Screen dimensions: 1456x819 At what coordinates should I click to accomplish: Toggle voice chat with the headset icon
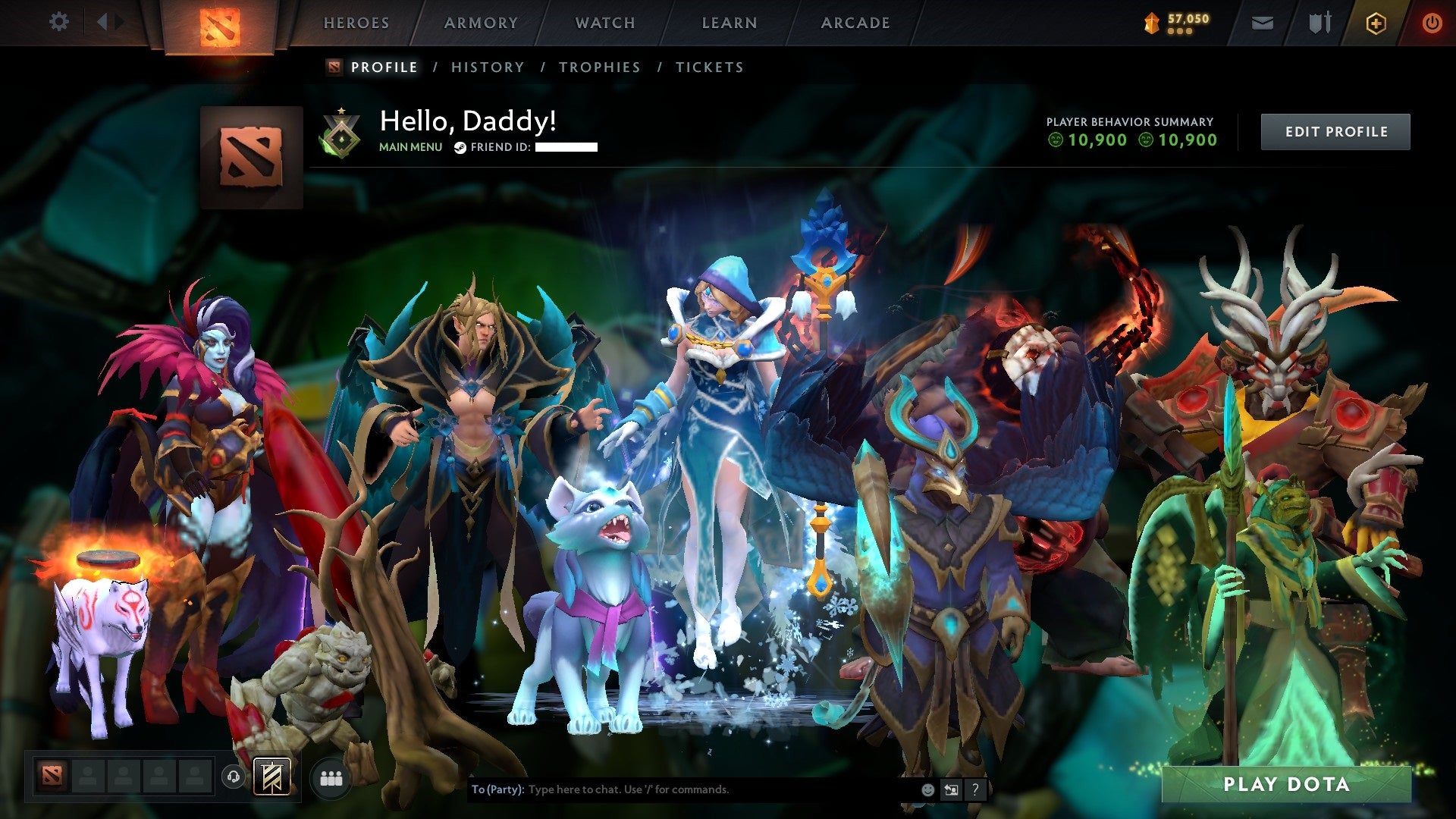point(233,777)
